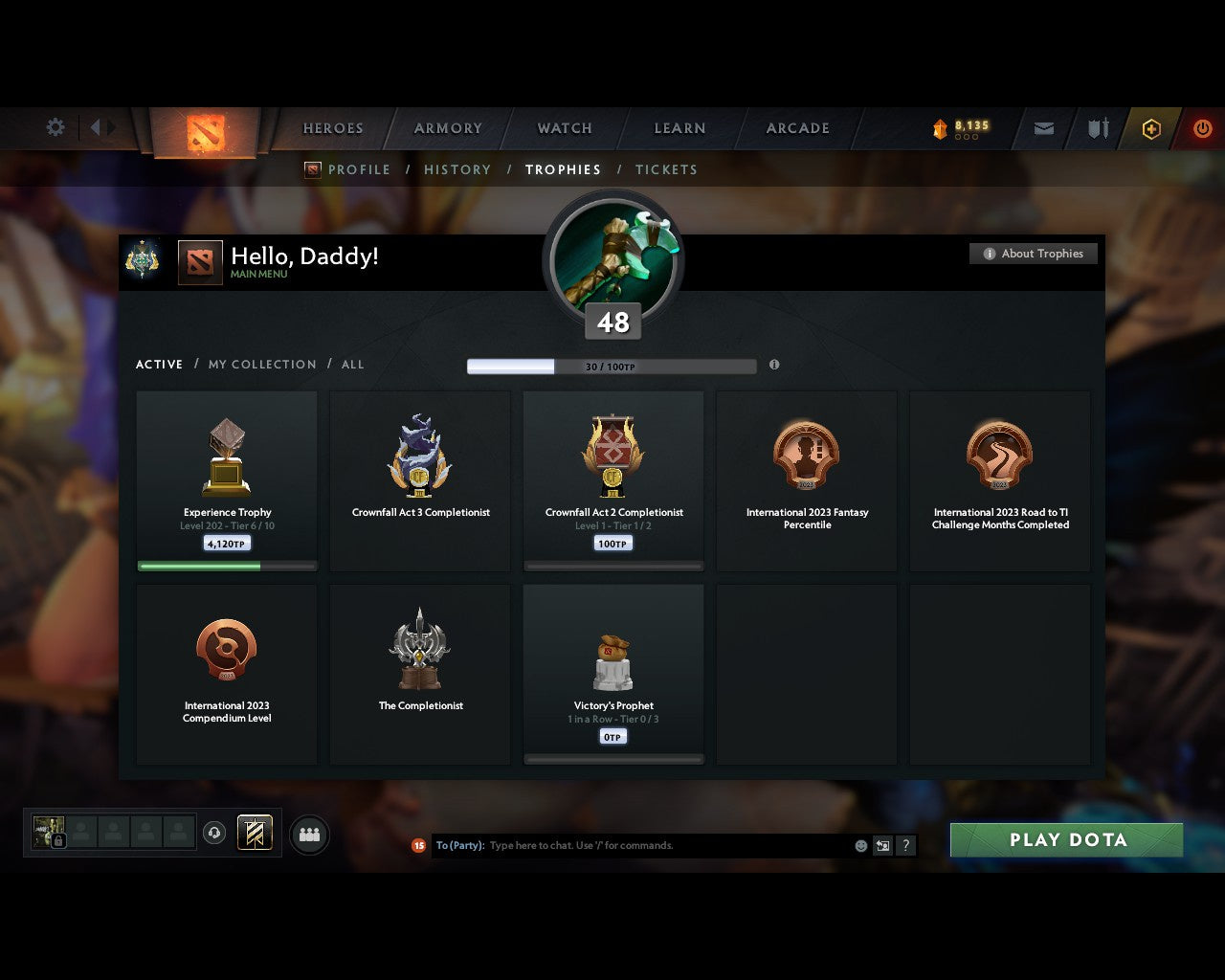Switch chat target by clicking To (Party)

pos(459,845)
